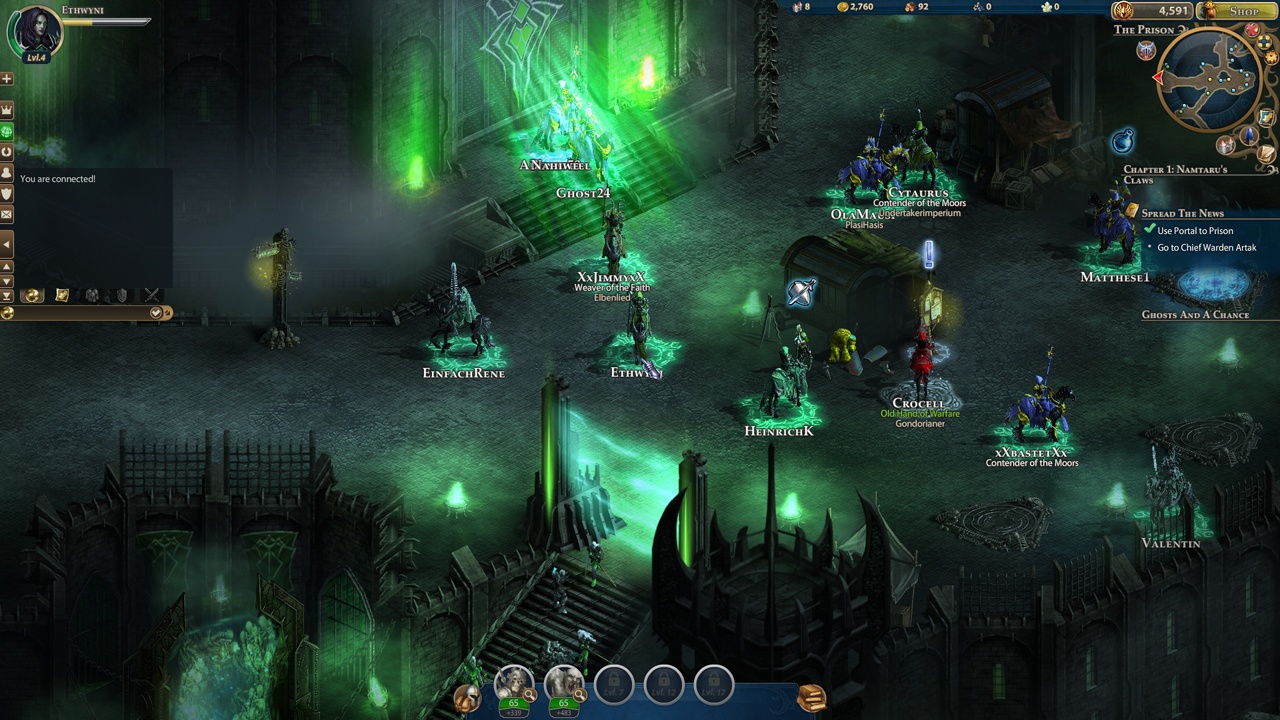Open the shield icon in left sidebar
The width and height of the screenshot is (1280, 720).
click(7, 193)
